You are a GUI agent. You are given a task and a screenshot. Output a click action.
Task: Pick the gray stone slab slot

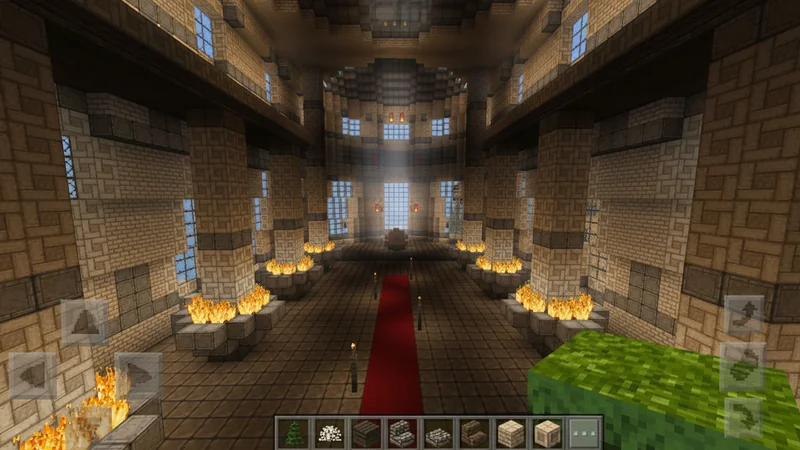pos(437,433)
